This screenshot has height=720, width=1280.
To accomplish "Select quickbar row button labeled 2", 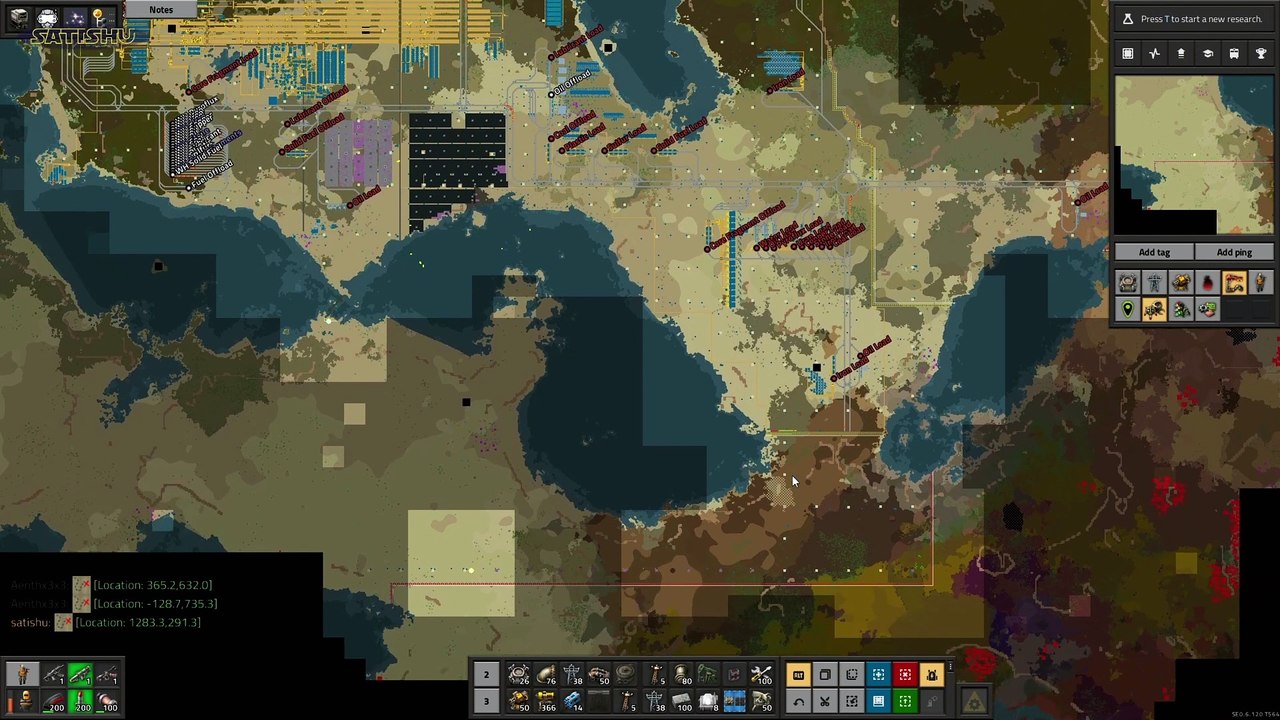I will point(486,675).
